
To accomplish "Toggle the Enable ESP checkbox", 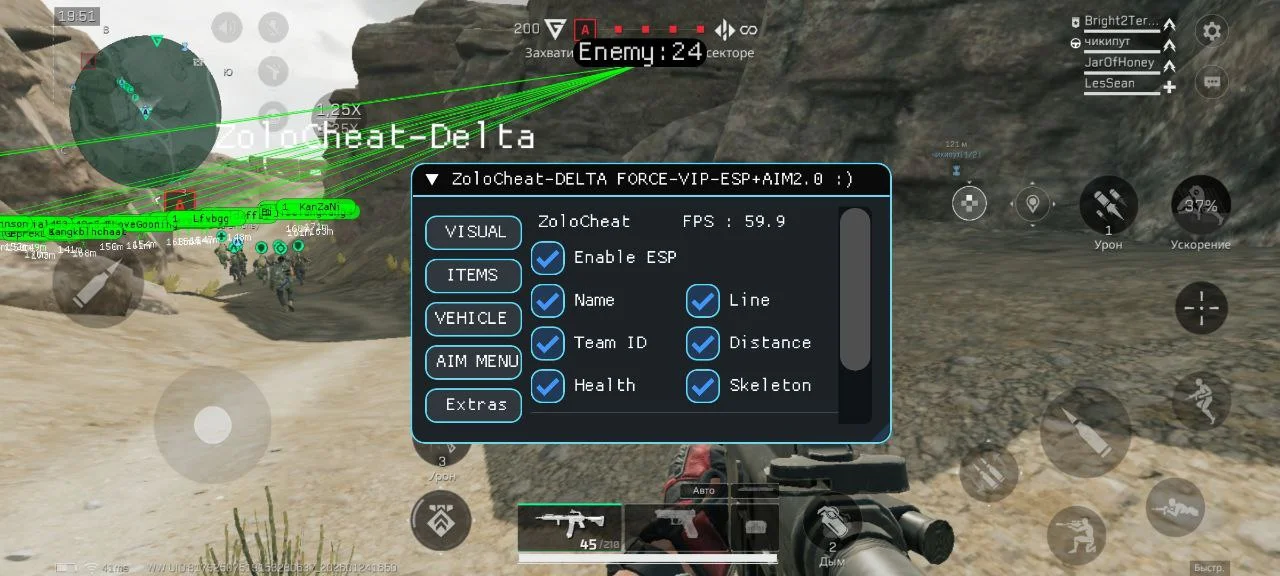I will 548,258.
